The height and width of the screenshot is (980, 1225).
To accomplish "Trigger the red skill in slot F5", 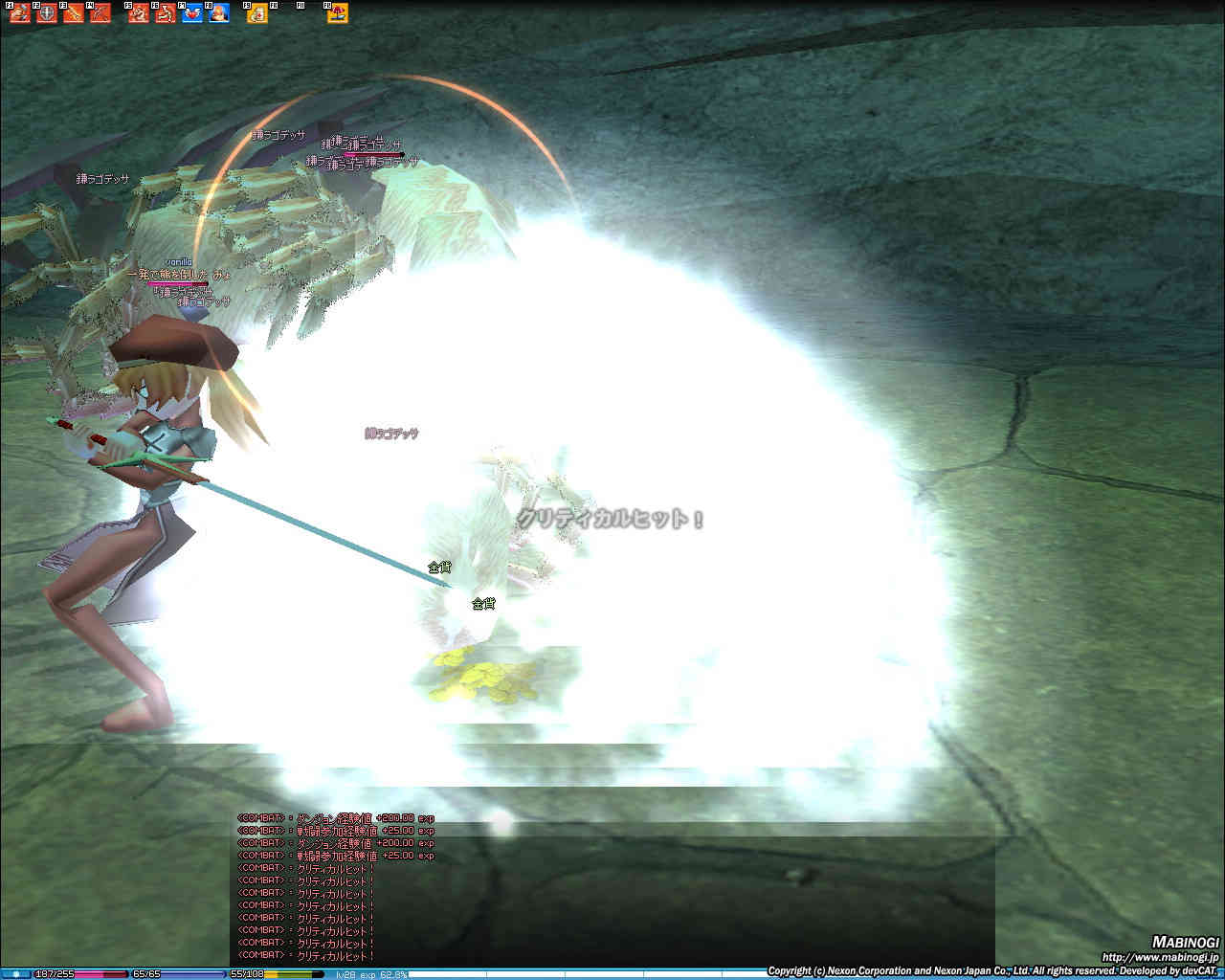I will (139, 13).
